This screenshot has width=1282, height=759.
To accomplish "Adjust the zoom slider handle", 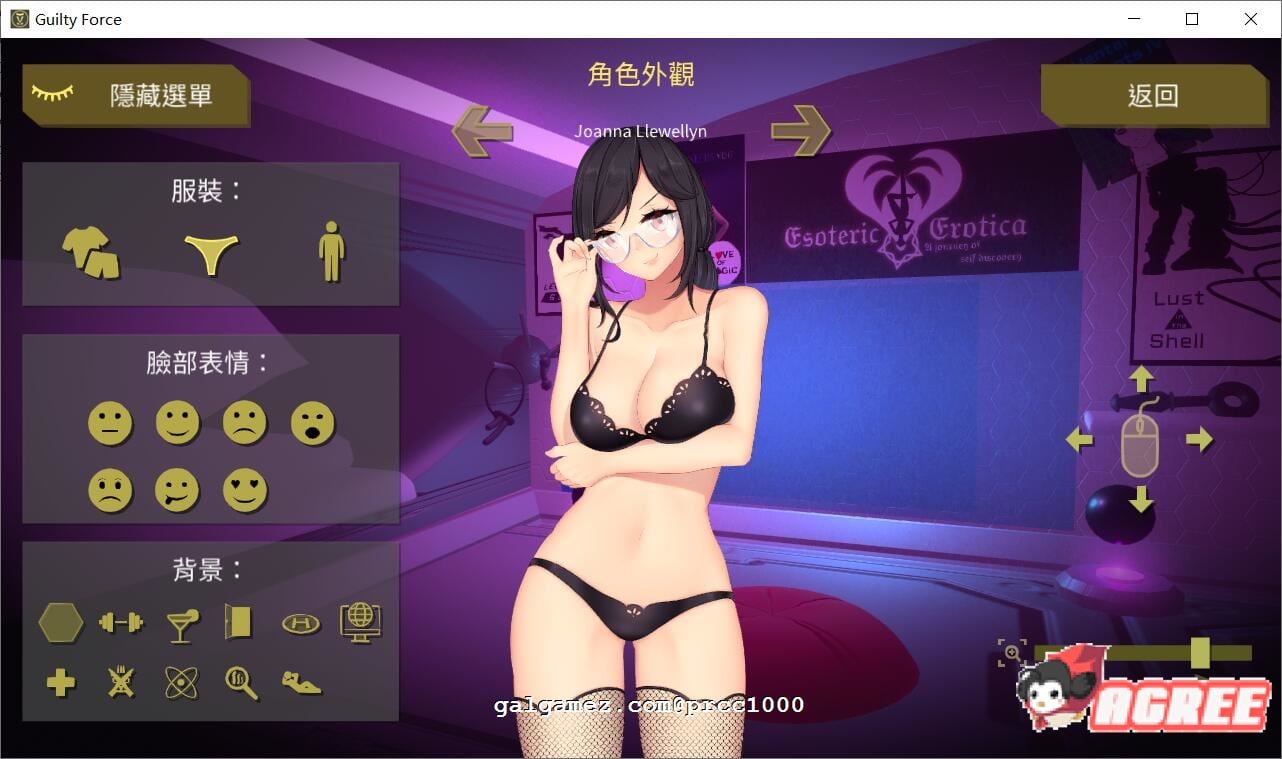I will [1200, 651].
